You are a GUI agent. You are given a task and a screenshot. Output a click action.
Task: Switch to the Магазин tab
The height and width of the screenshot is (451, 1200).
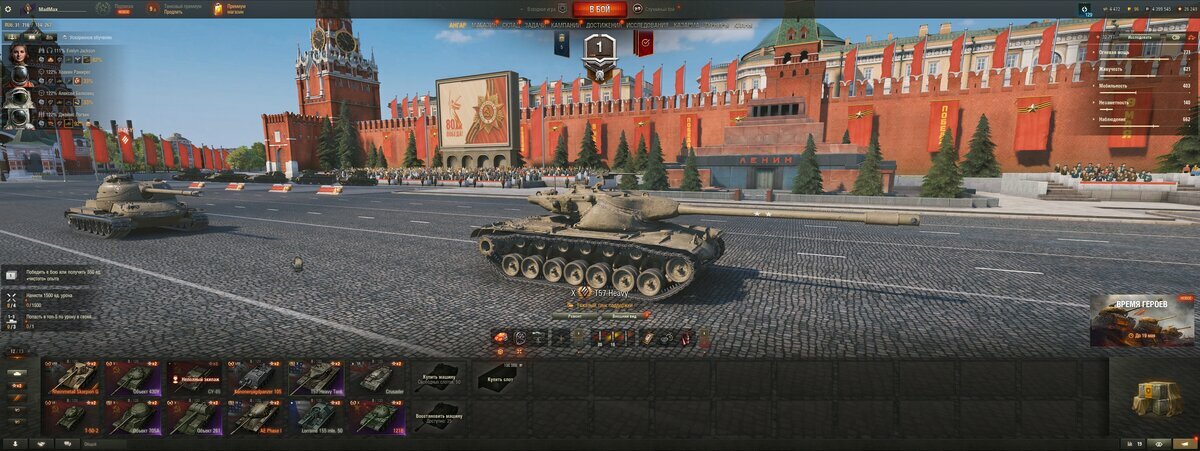click(x=484, y=23)
